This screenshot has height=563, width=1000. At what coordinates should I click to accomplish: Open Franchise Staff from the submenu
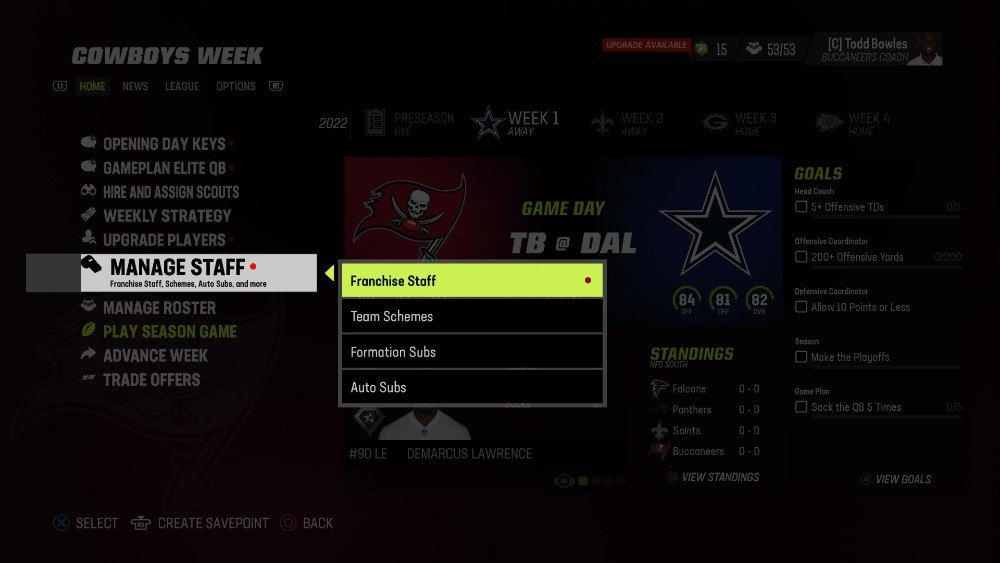472,281
